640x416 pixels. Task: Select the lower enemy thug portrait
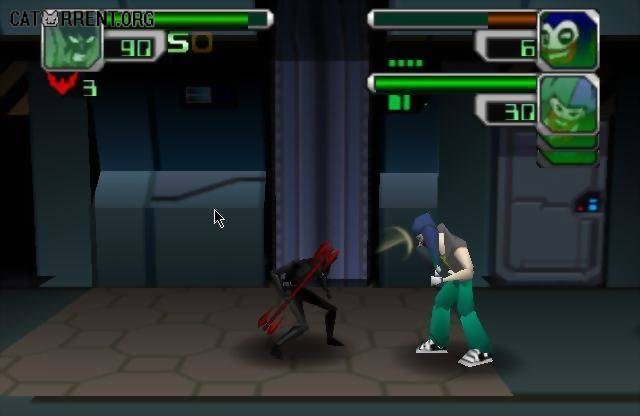click(x=568, y=104)
